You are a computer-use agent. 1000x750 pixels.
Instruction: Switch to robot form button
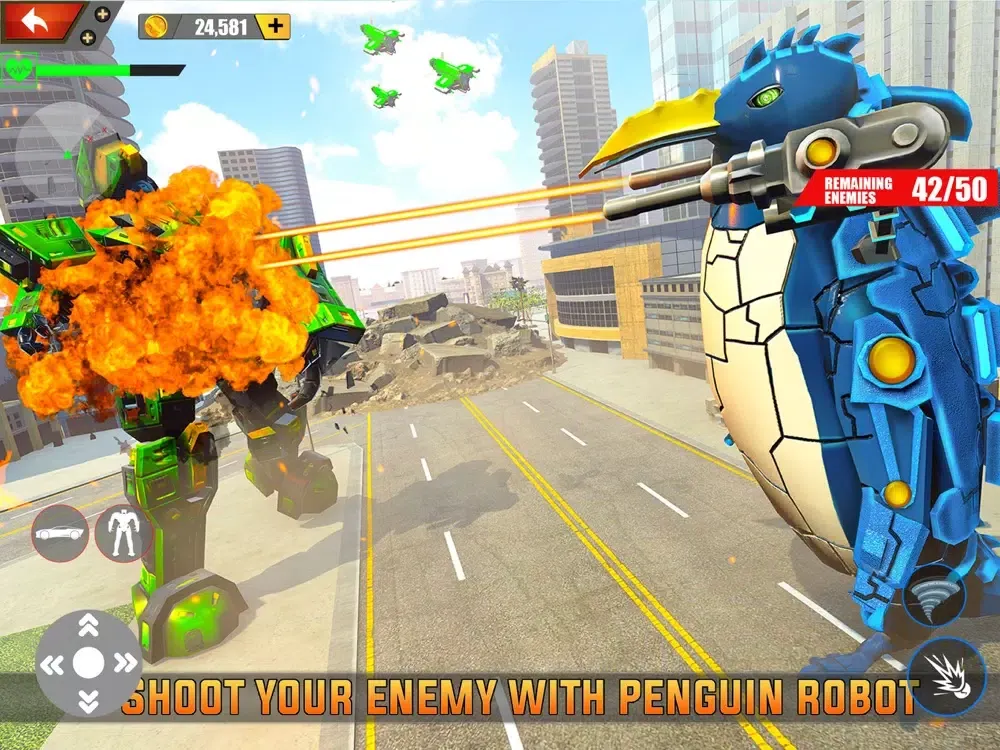[x=123, y=534]
